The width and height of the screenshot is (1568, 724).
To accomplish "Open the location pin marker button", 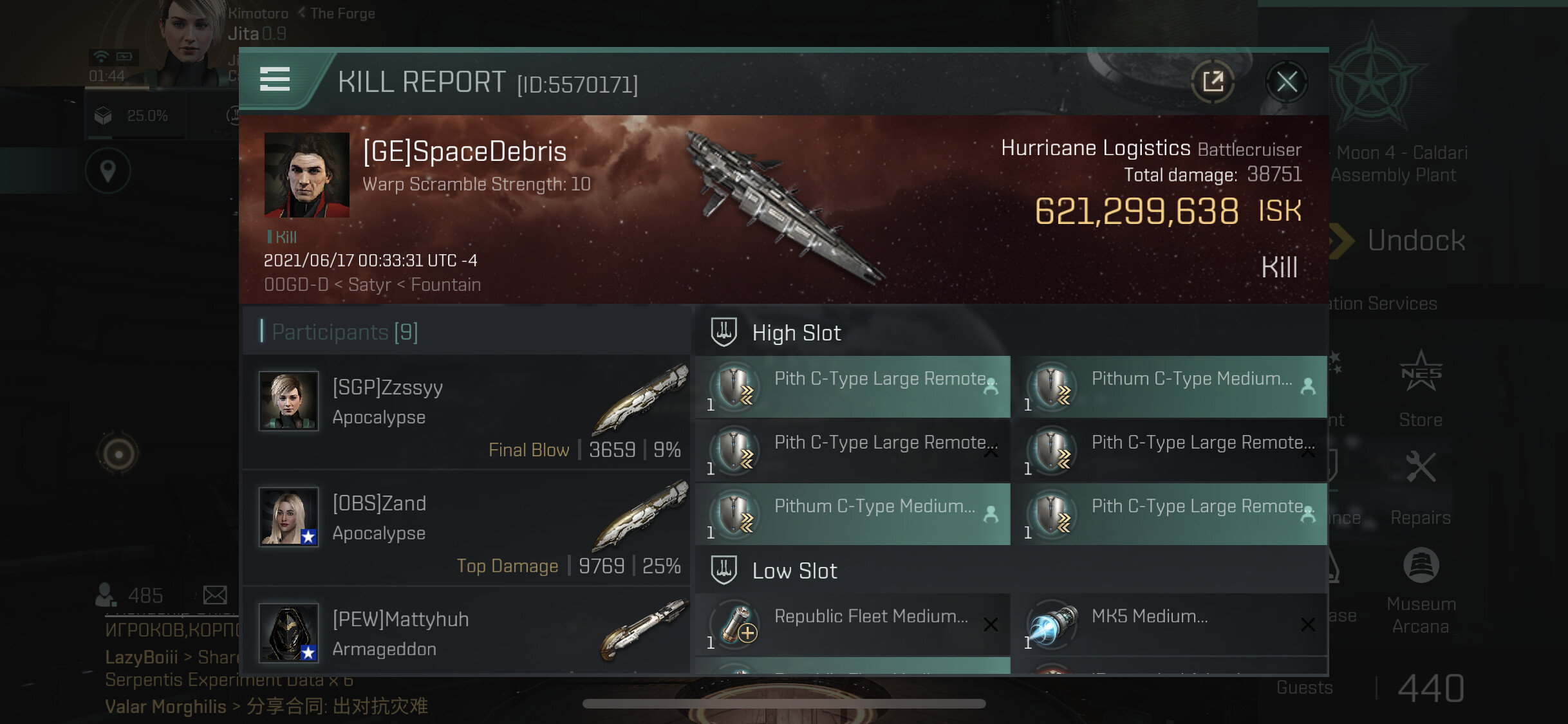I will 108,171.
